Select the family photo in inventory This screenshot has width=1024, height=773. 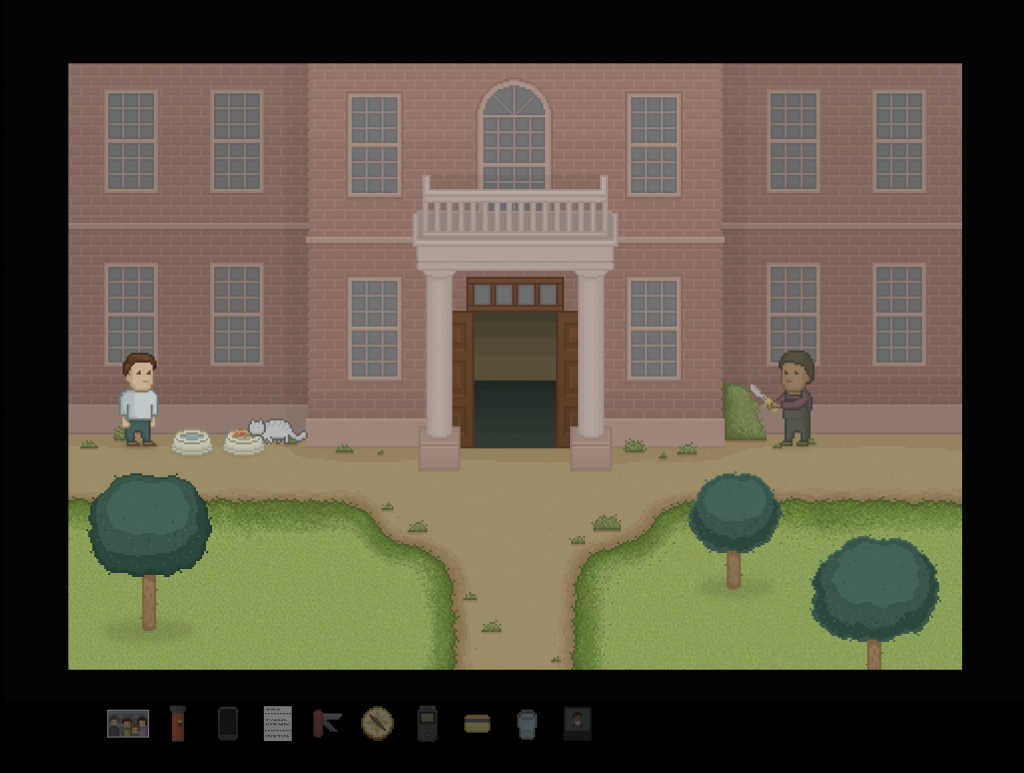click(128, 723)
